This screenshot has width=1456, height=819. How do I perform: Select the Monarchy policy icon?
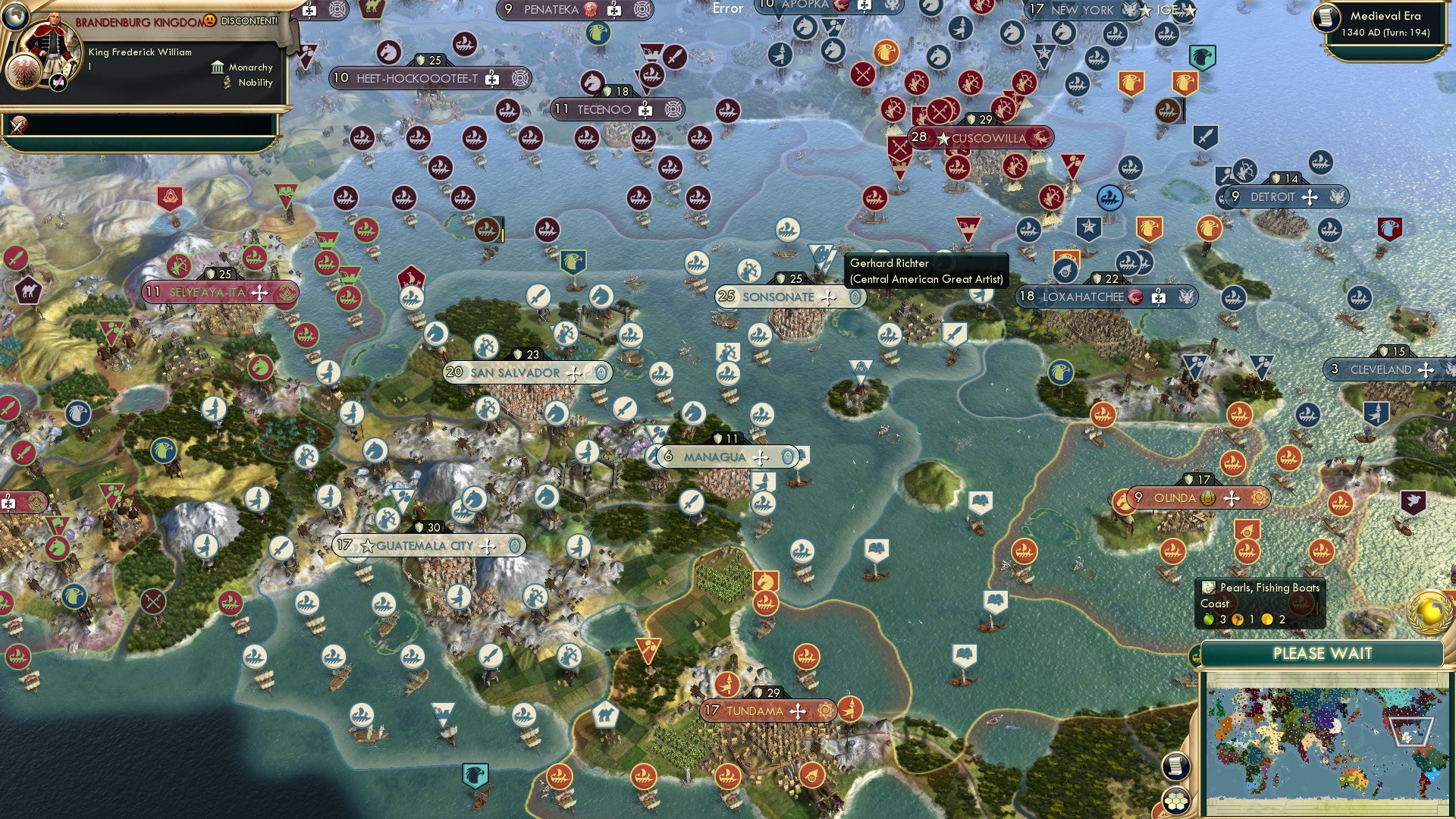pyautogui.click(x=217, y=67)
